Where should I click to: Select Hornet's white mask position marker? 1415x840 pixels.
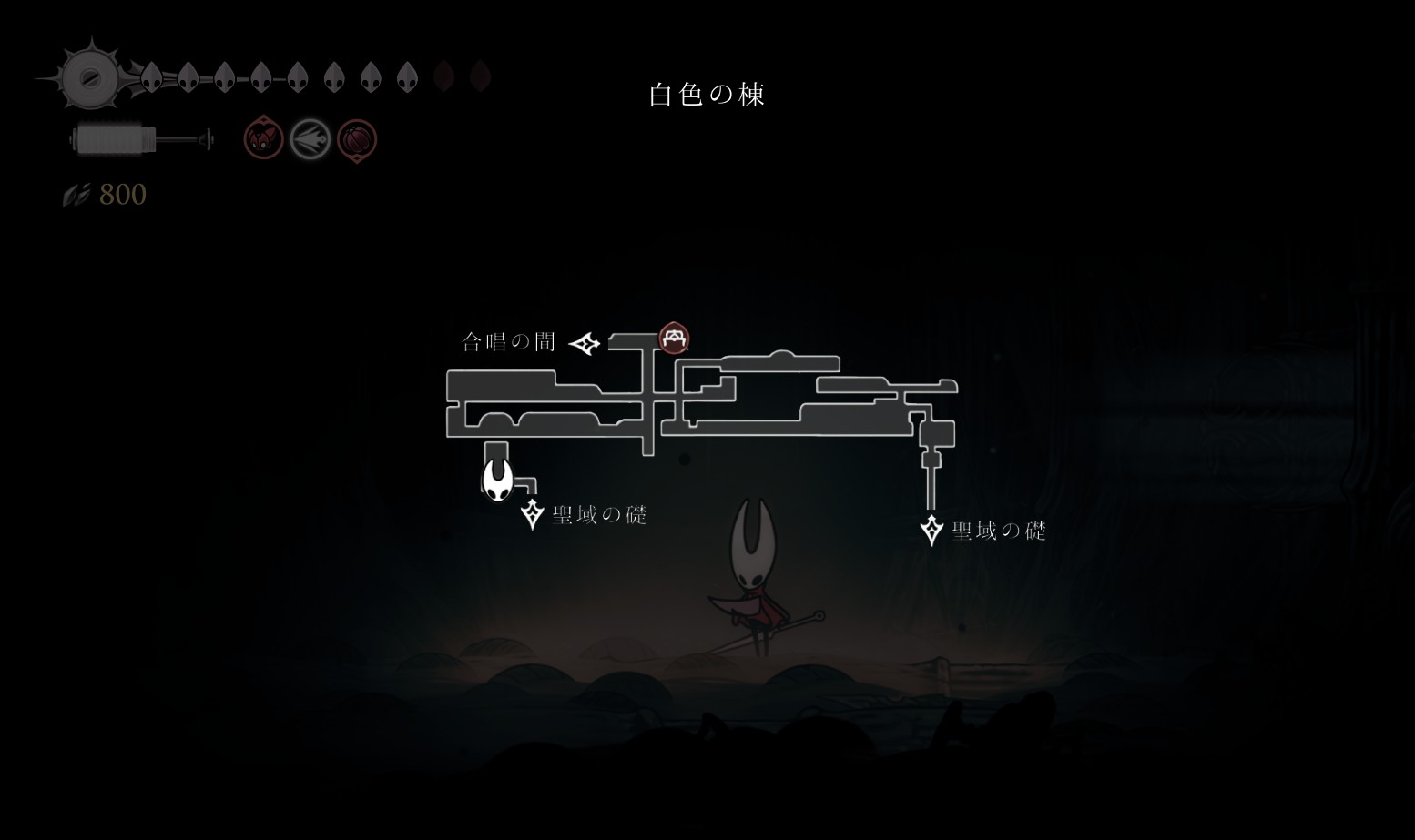[x=497, y=479]
